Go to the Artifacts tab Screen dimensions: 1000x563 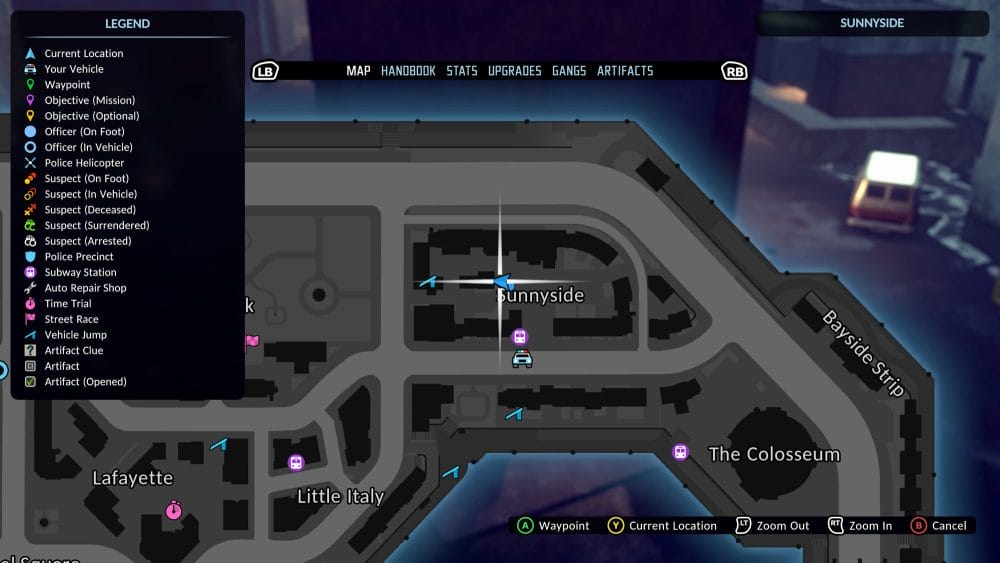625,71
